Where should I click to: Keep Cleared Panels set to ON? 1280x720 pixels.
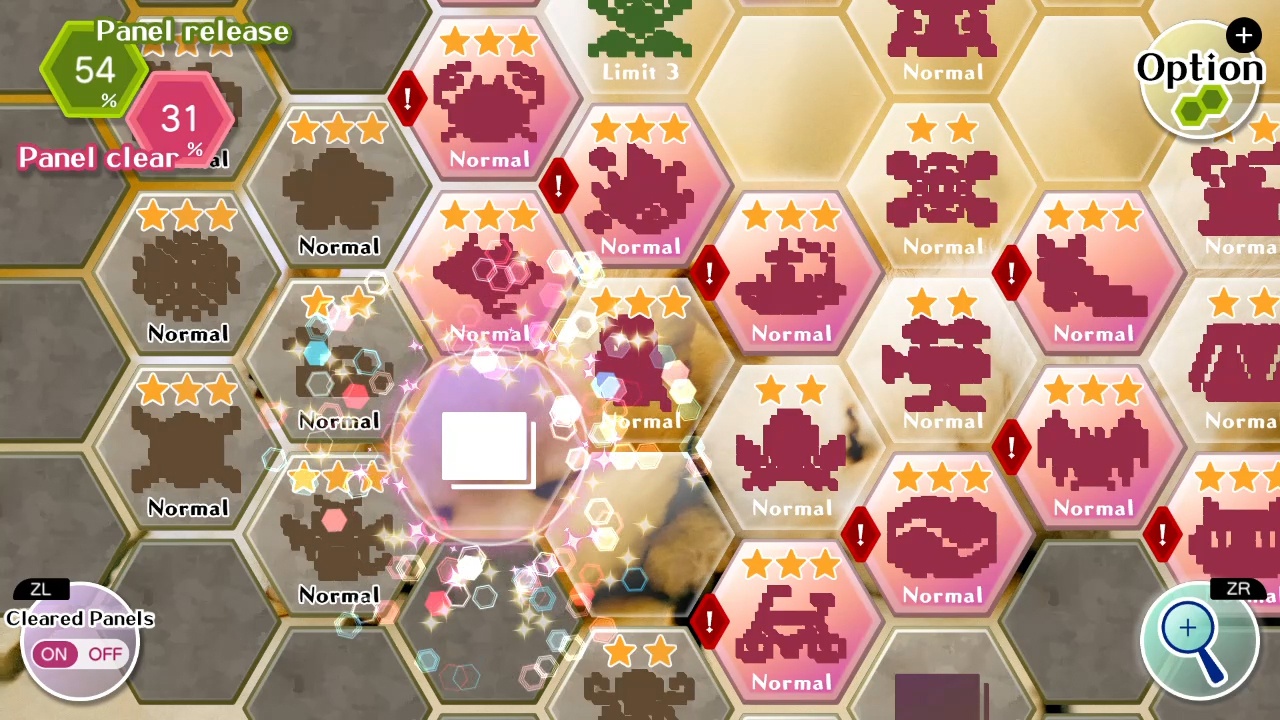point(55,654)
